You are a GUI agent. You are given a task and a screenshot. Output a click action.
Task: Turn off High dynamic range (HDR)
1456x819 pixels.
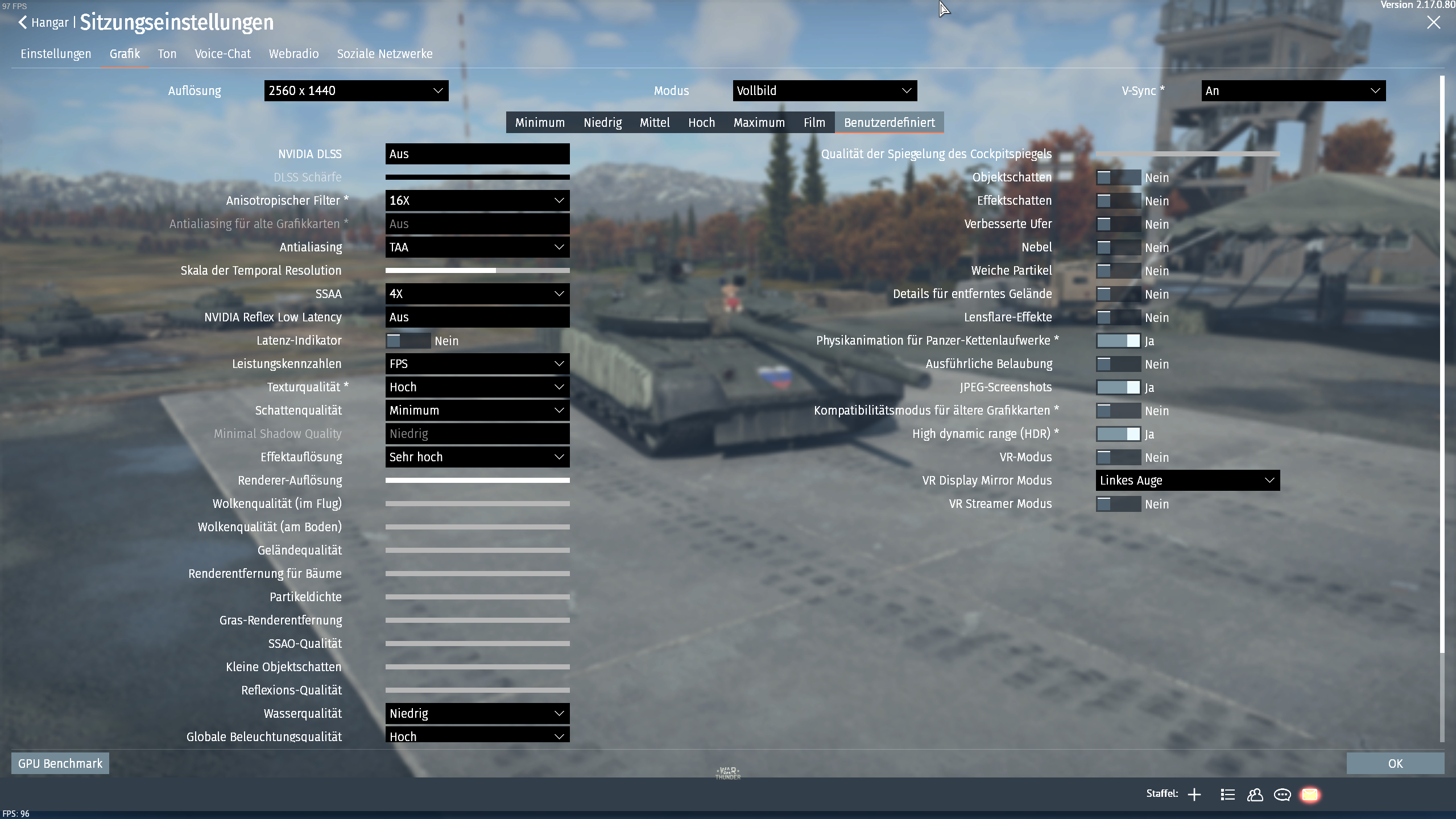pyautogui.click(x=1119, y=433)
